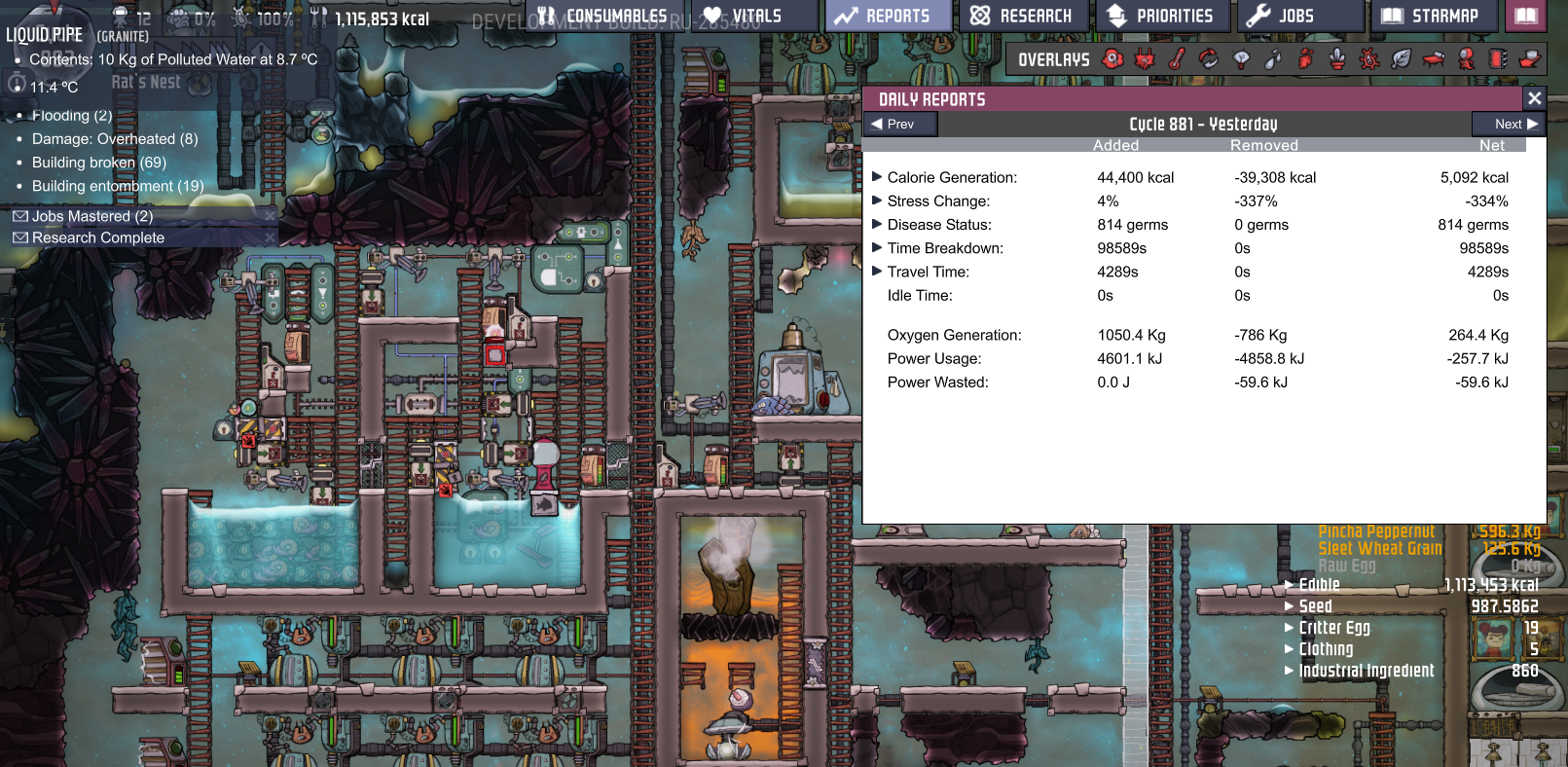The image size is (1568, 767).
Task: Show the Plumbing droplets overlay
Action: [x=1274, y=59]
